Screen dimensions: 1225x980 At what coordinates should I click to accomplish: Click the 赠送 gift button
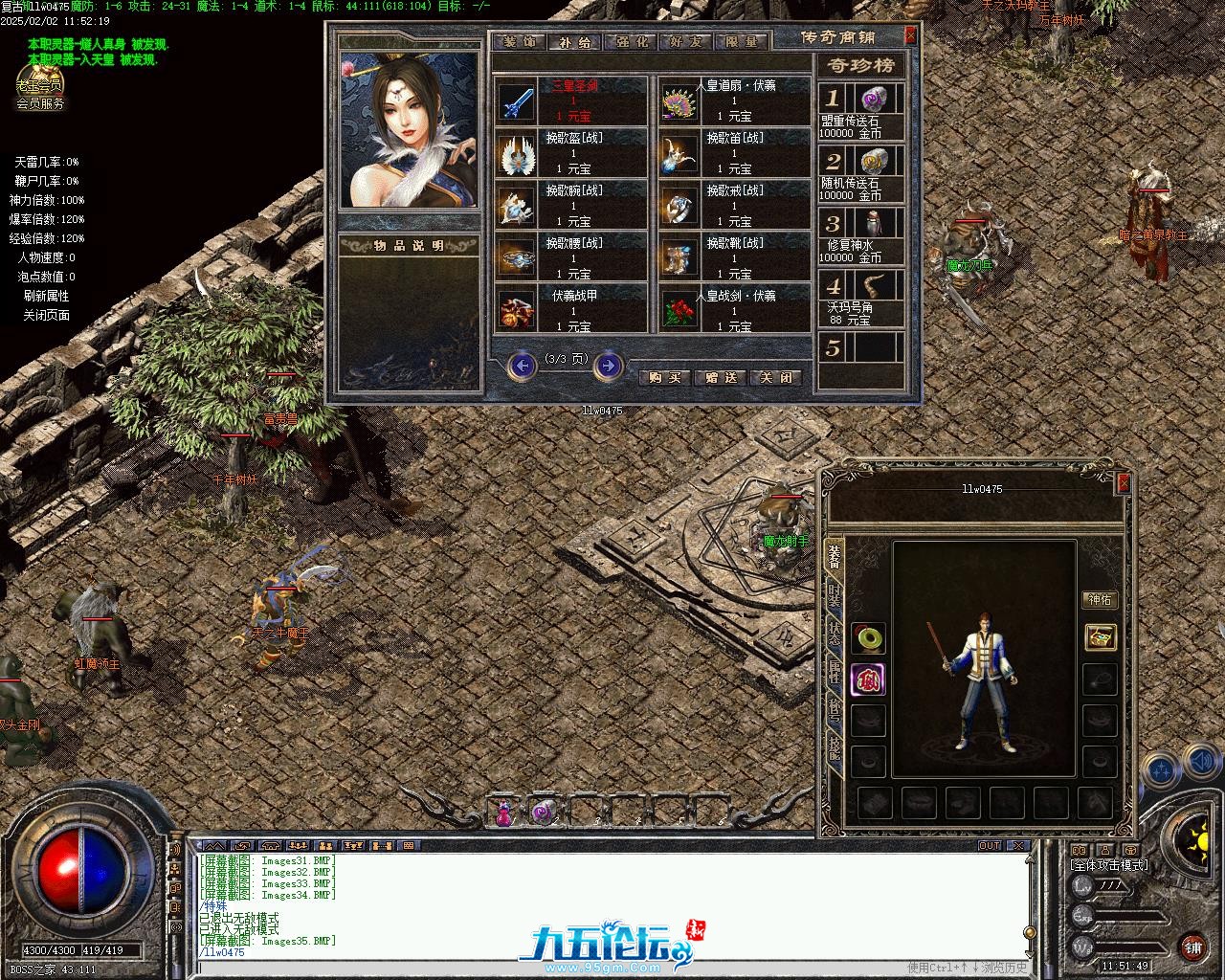[721, 377]
